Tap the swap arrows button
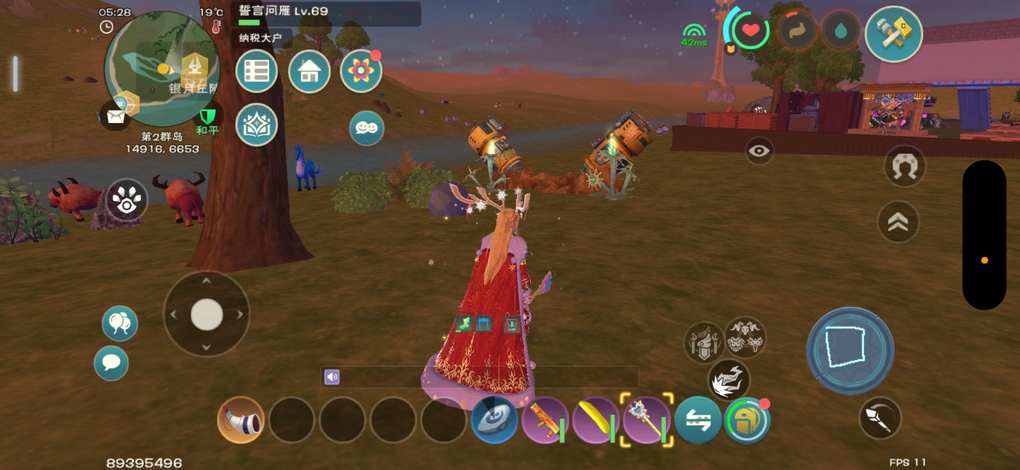1020x470 pixels. pyautogui.click(x=698, y=420)
